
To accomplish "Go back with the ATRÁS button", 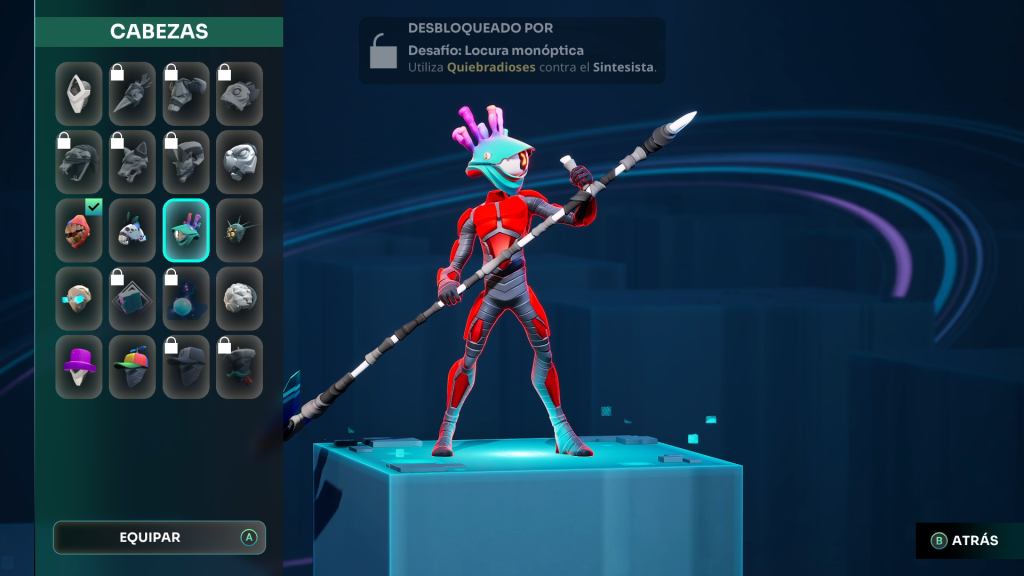I will (x=965, y=540).
